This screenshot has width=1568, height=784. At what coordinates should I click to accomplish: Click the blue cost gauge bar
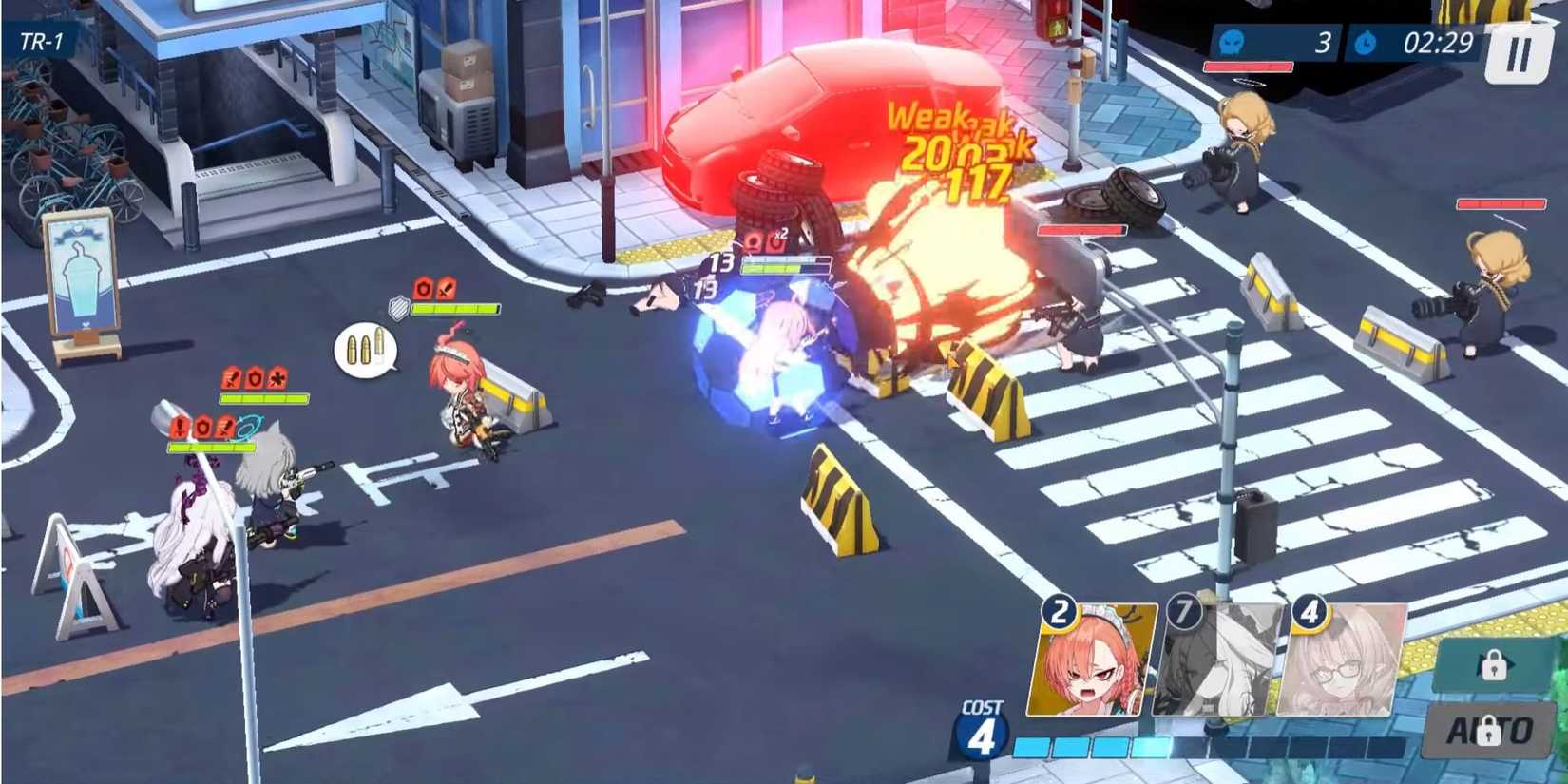(1093, 747)
